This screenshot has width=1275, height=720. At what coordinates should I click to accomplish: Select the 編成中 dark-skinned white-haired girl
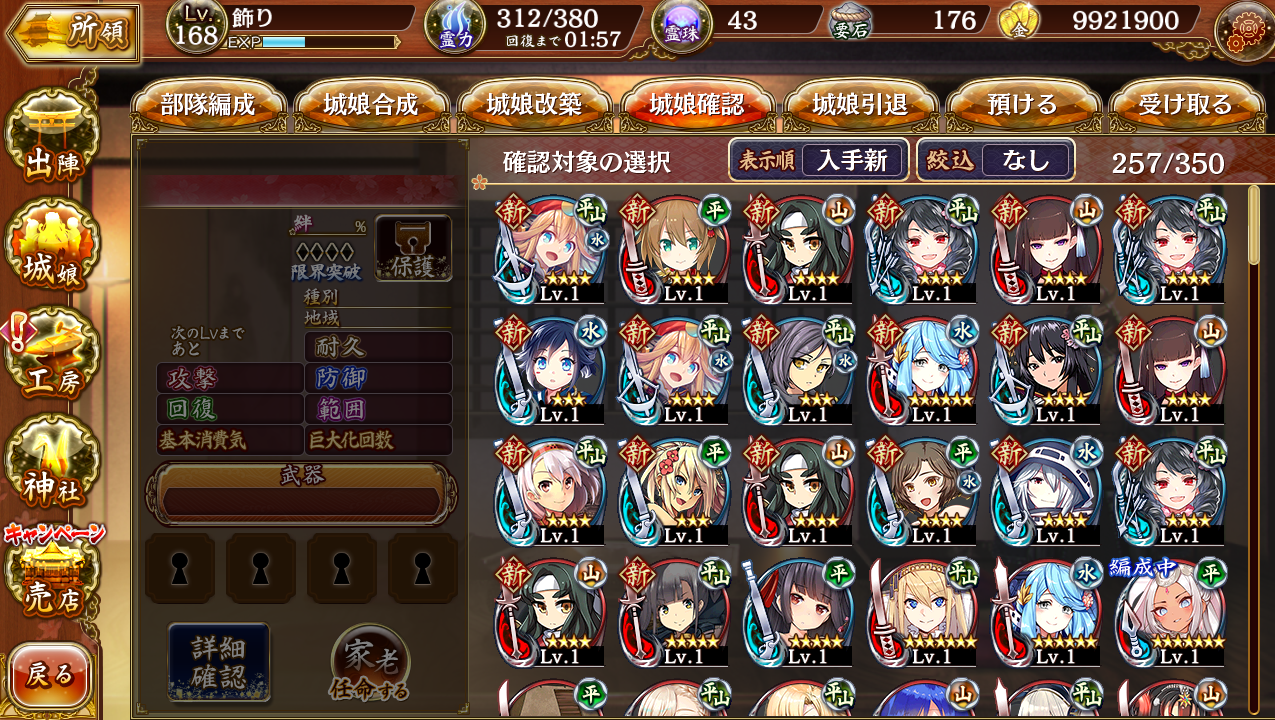[1169, 612]
